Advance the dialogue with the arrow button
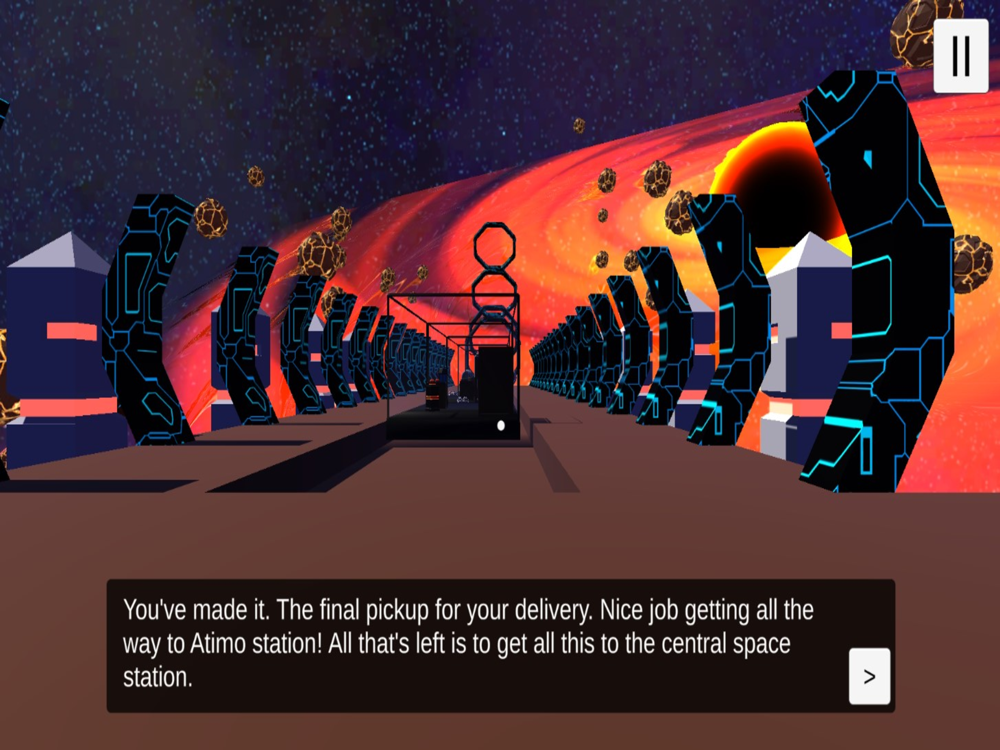This screenshot has width=1000, height=750. (x=869, y=676)
